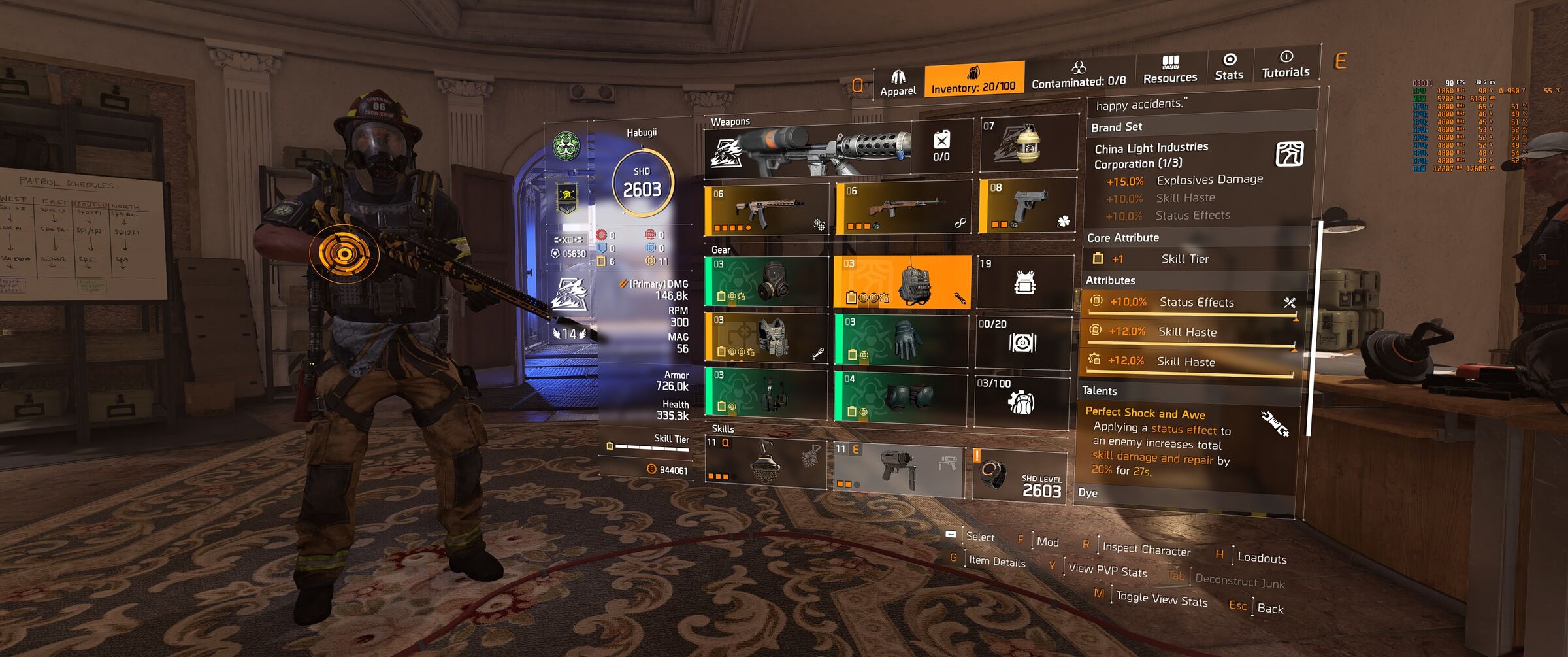This screenshot has width=1568, height=657.
Task: Select the marksman rifle secondary weapon slot
Action: (x=904, y=209)
